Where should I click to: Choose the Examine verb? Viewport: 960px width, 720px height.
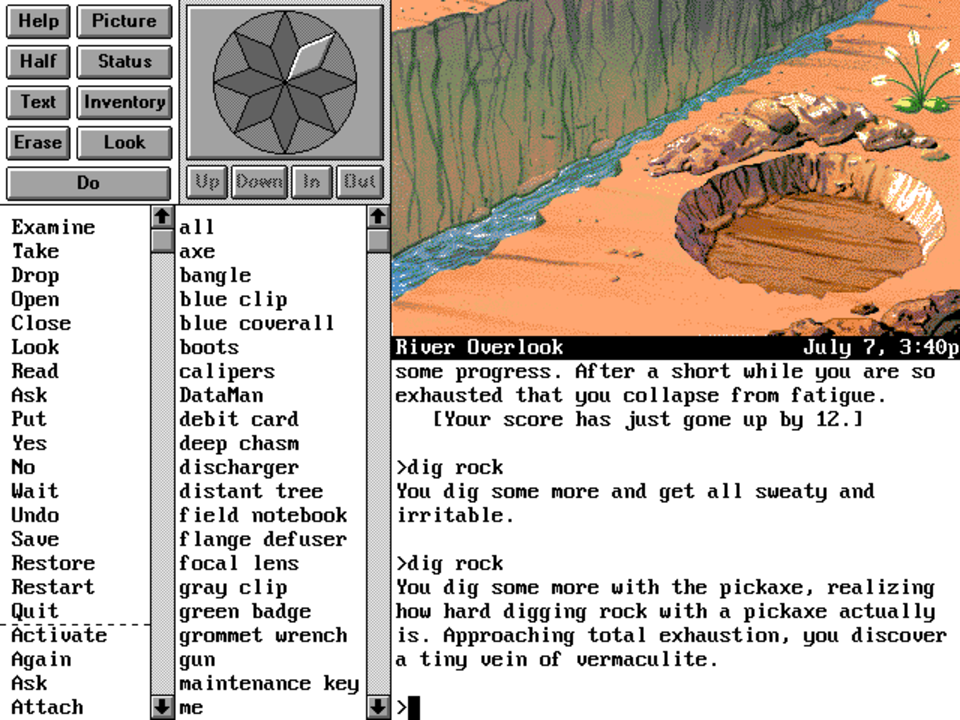53,227
